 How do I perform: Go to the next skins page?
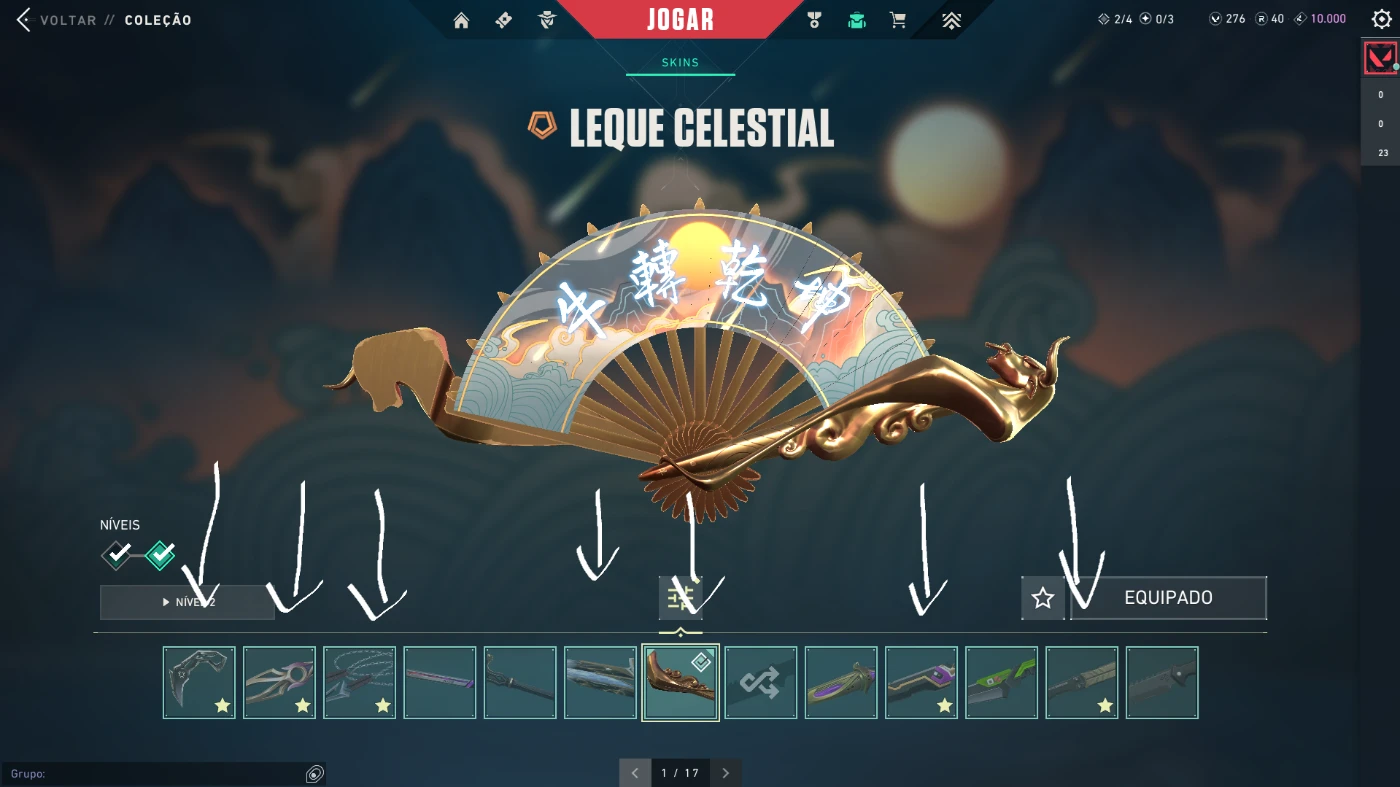tap(726, 773)
